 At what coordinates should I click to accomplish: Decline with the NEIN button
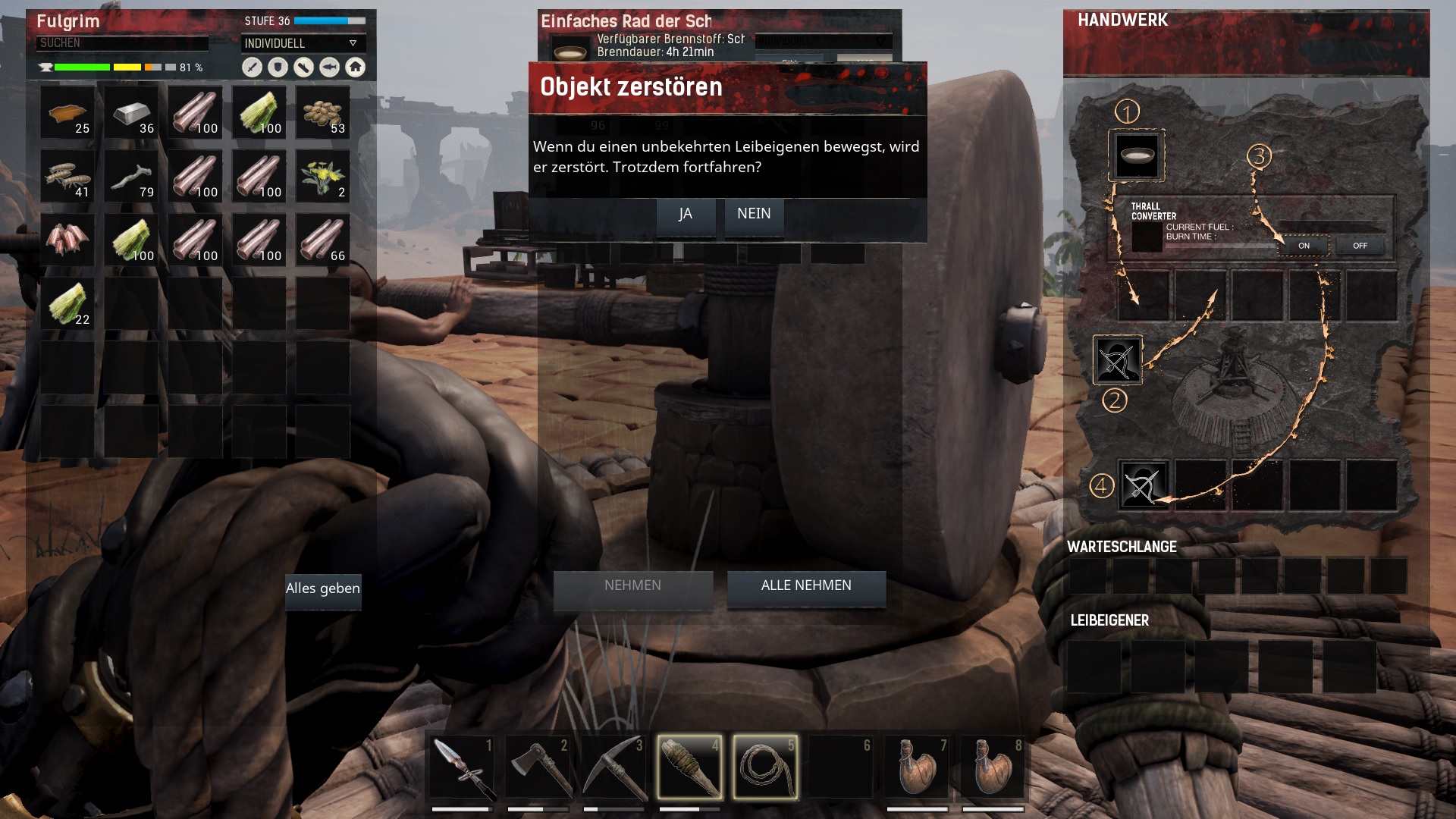(x=754, y=215)
